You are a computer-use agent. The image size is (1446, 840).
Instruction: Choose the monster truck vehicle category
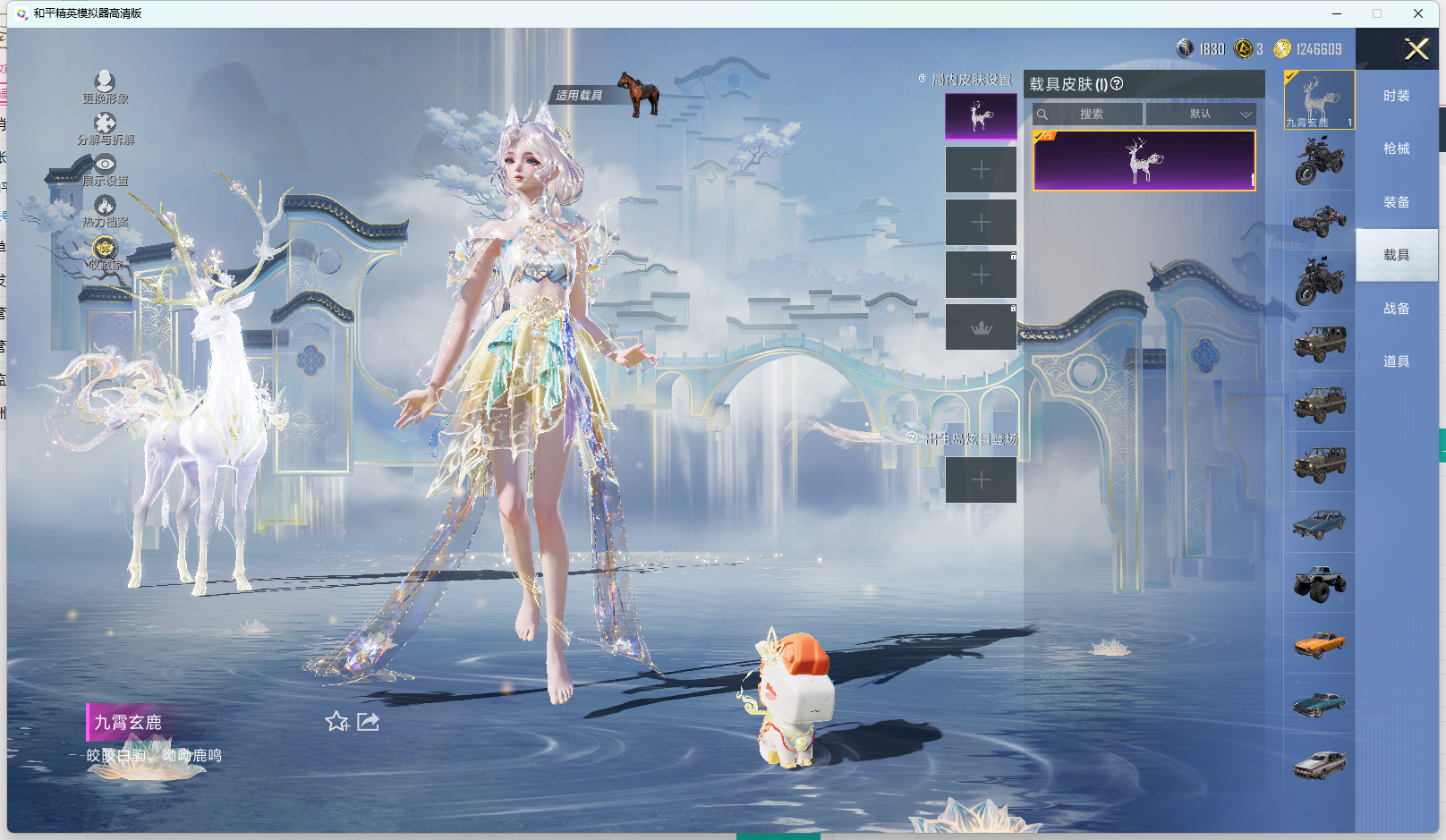coord(1319,583)
